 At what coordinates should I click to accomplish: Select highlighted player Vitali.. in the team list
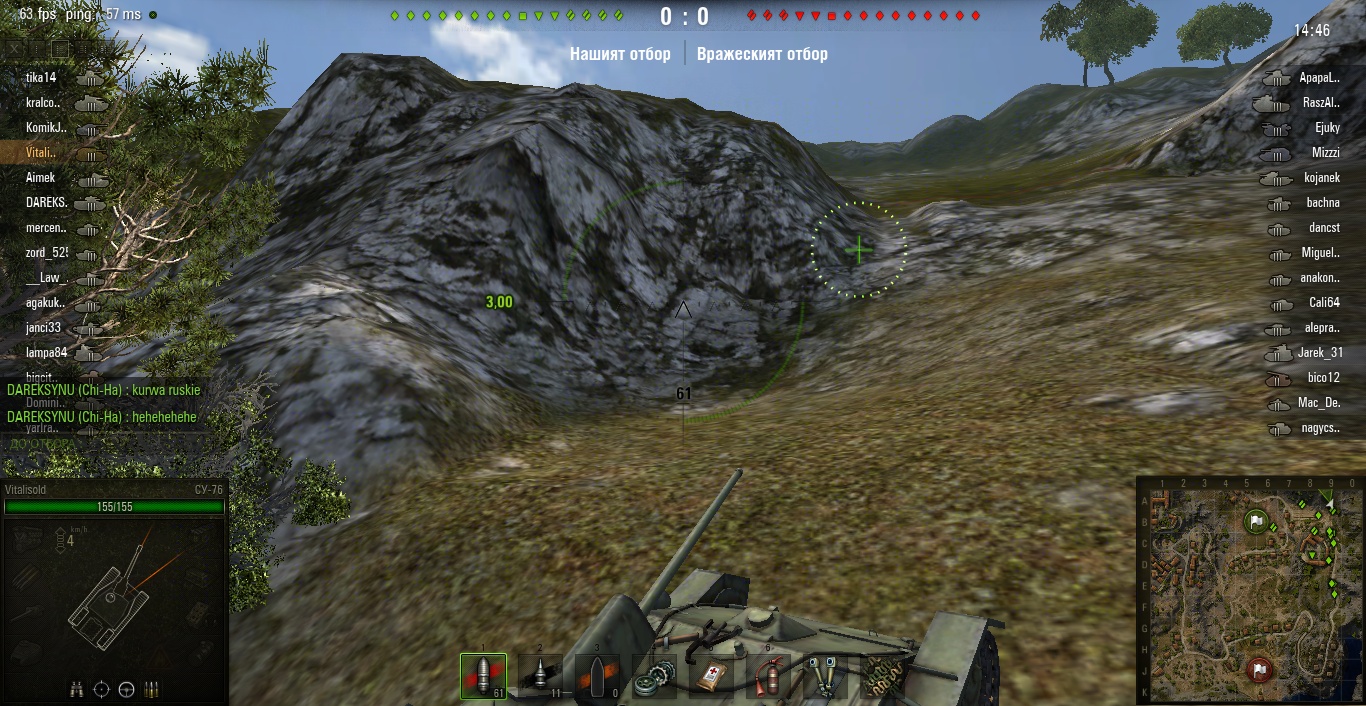[x=40, y=152]
